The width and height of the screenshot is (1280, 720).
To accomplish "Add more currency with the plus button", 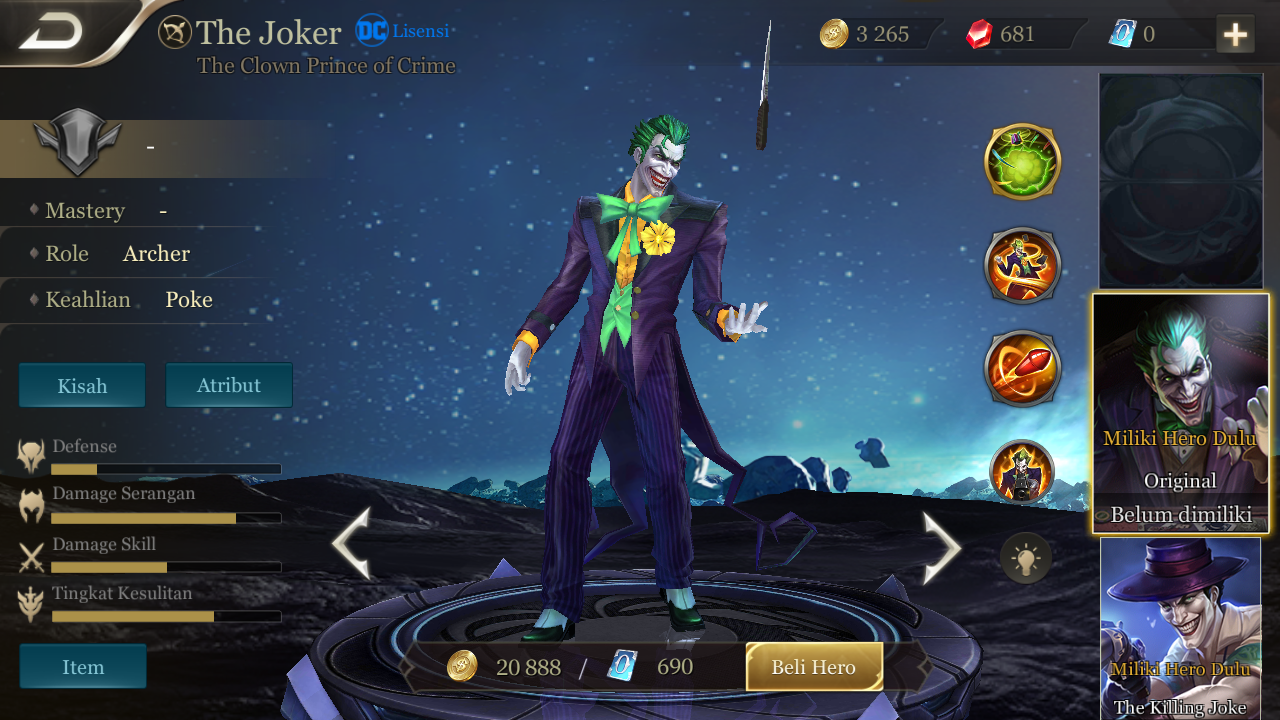I will tap(1235, 35).
